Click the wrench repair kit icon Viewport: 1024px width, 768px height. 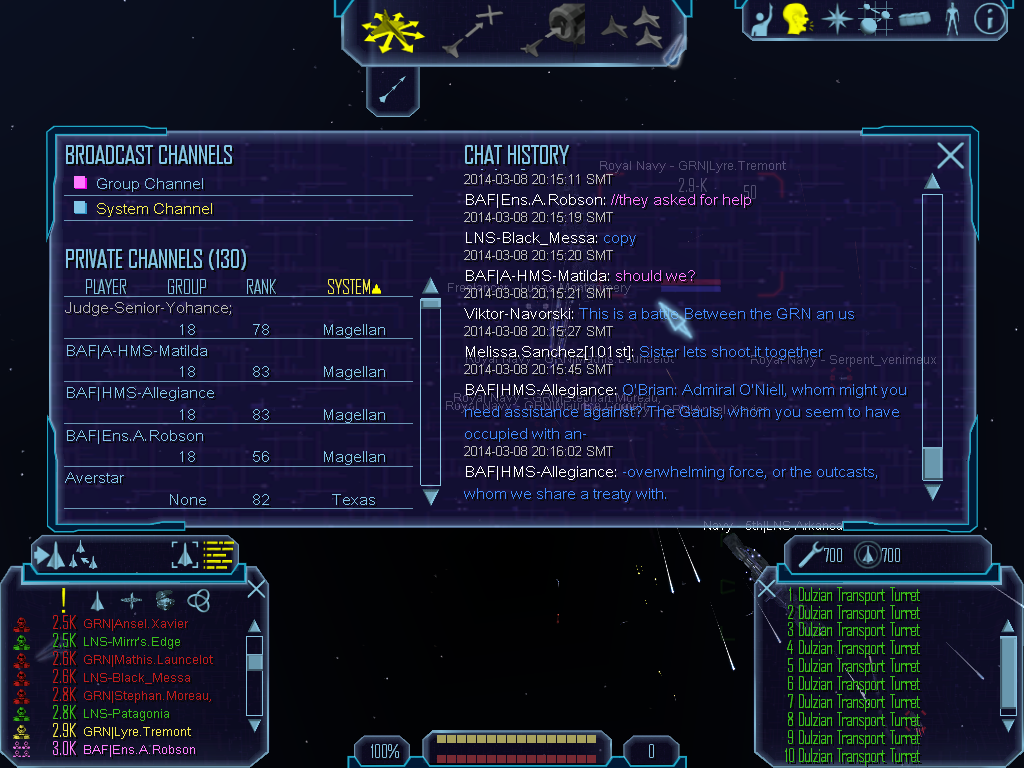click(809, 553)
